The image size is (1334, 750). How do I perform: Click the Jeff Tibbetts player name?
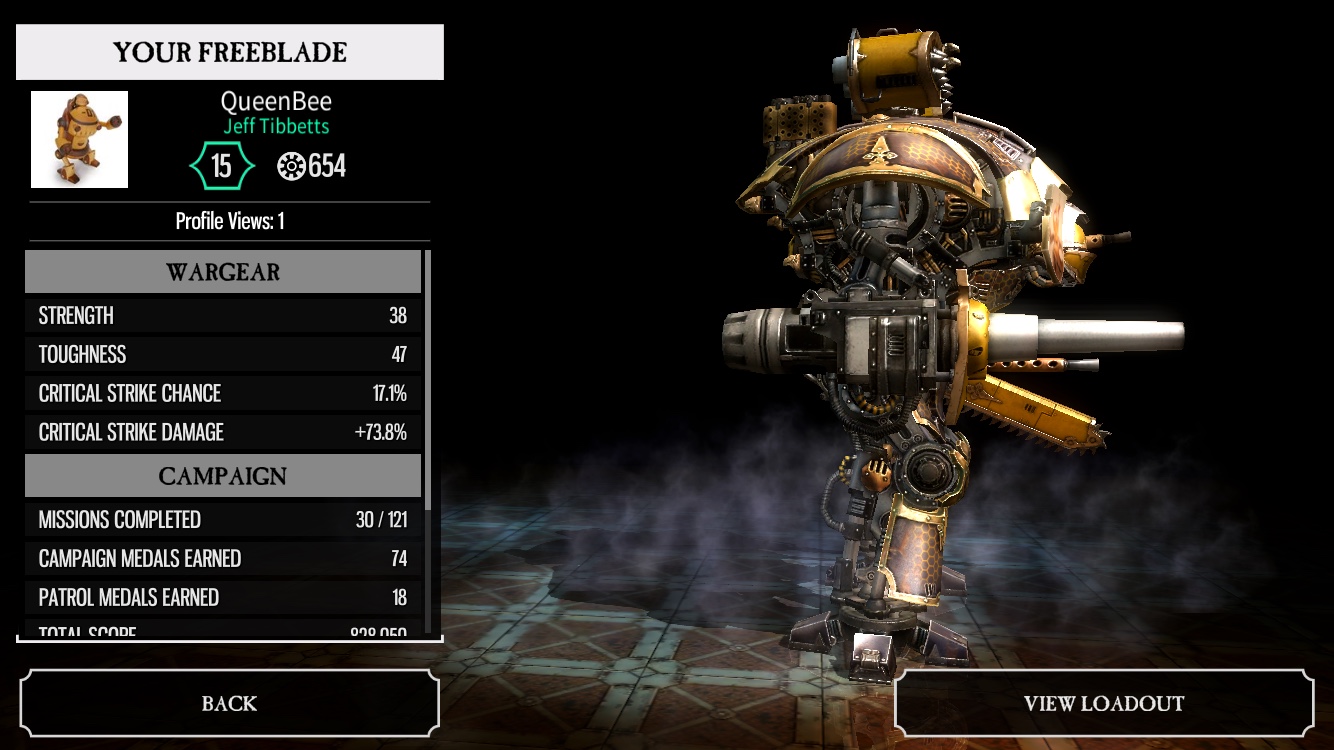[x=276, y=127]
